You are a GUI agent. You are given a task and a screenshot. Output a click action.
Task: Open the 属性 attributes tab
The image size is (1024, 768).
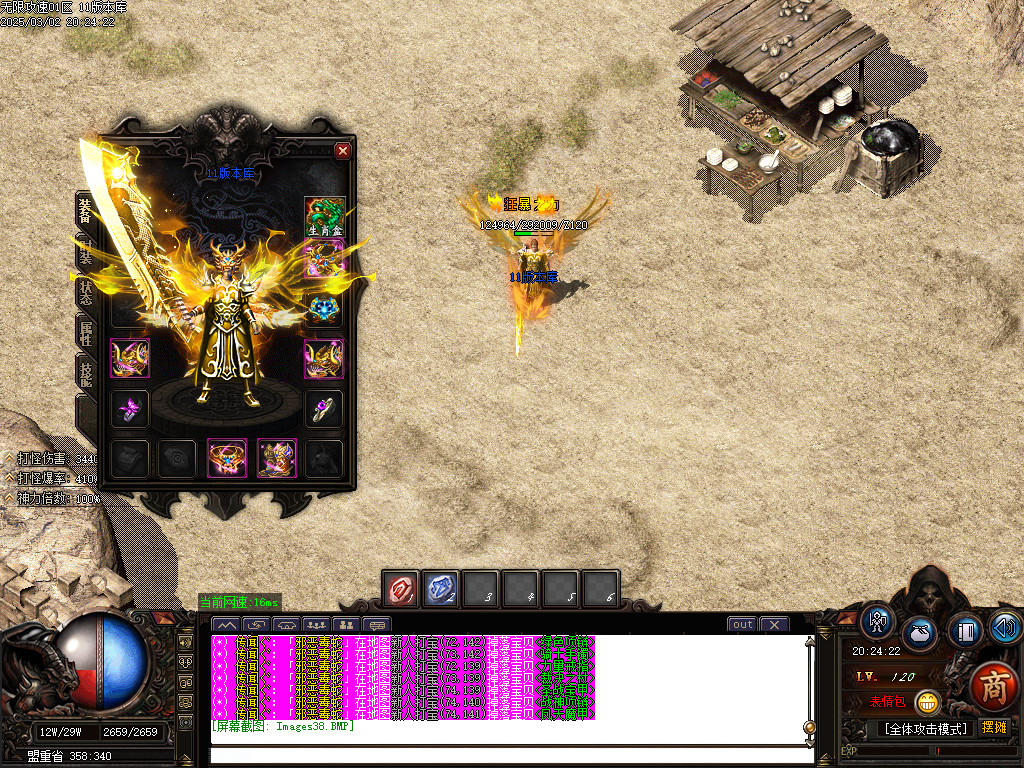pos(86,332)
